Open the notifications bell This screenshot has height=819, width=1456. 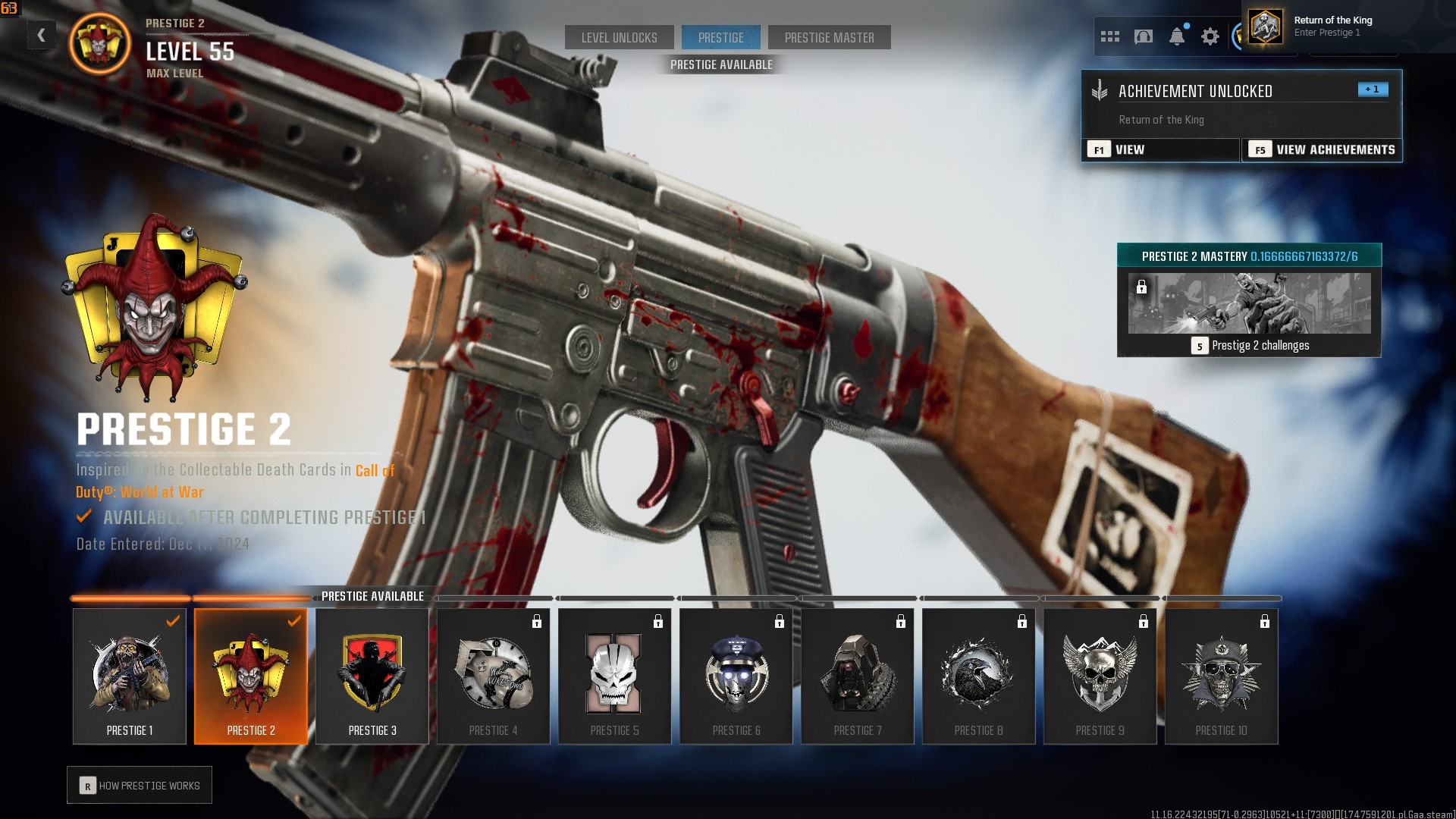pyautogui.click(x=1177, y=36)
